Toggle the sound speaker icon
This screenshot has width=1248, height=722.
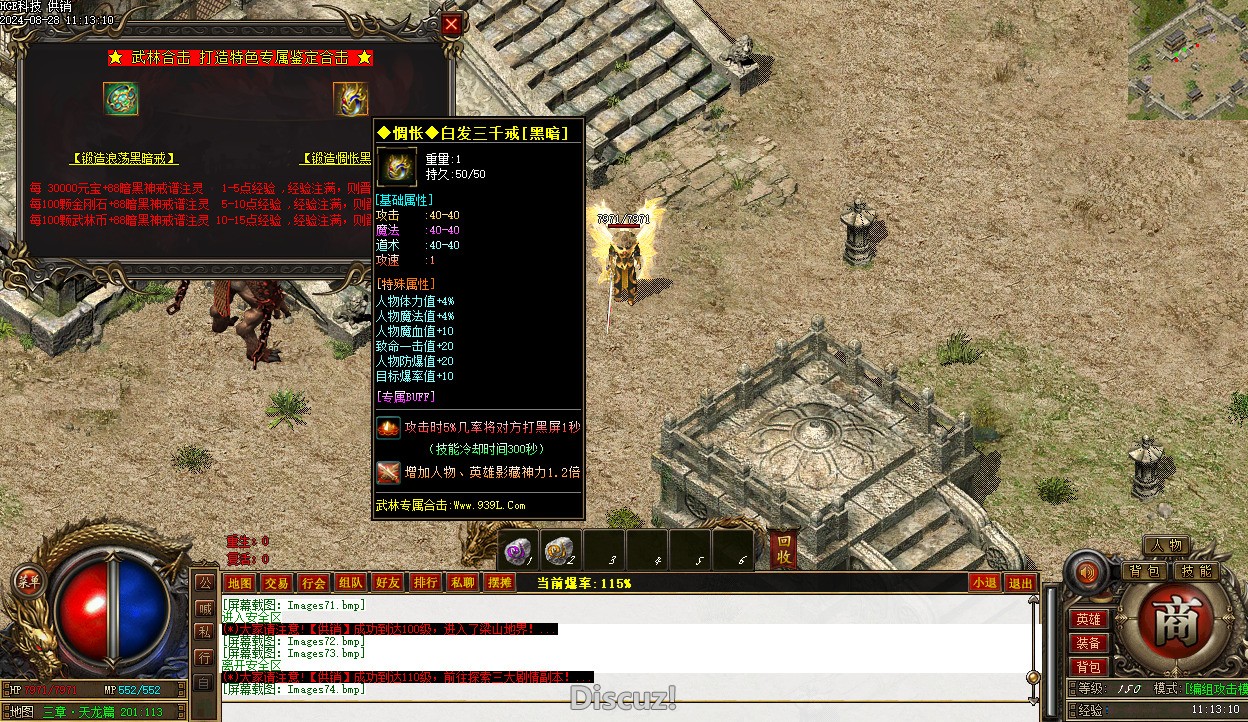click(1087, 573)
